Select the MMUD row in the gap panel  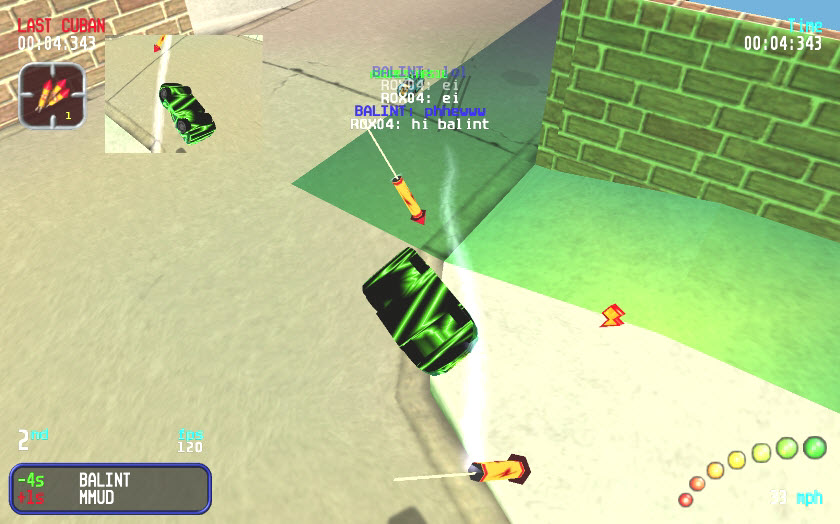[110, 497]
